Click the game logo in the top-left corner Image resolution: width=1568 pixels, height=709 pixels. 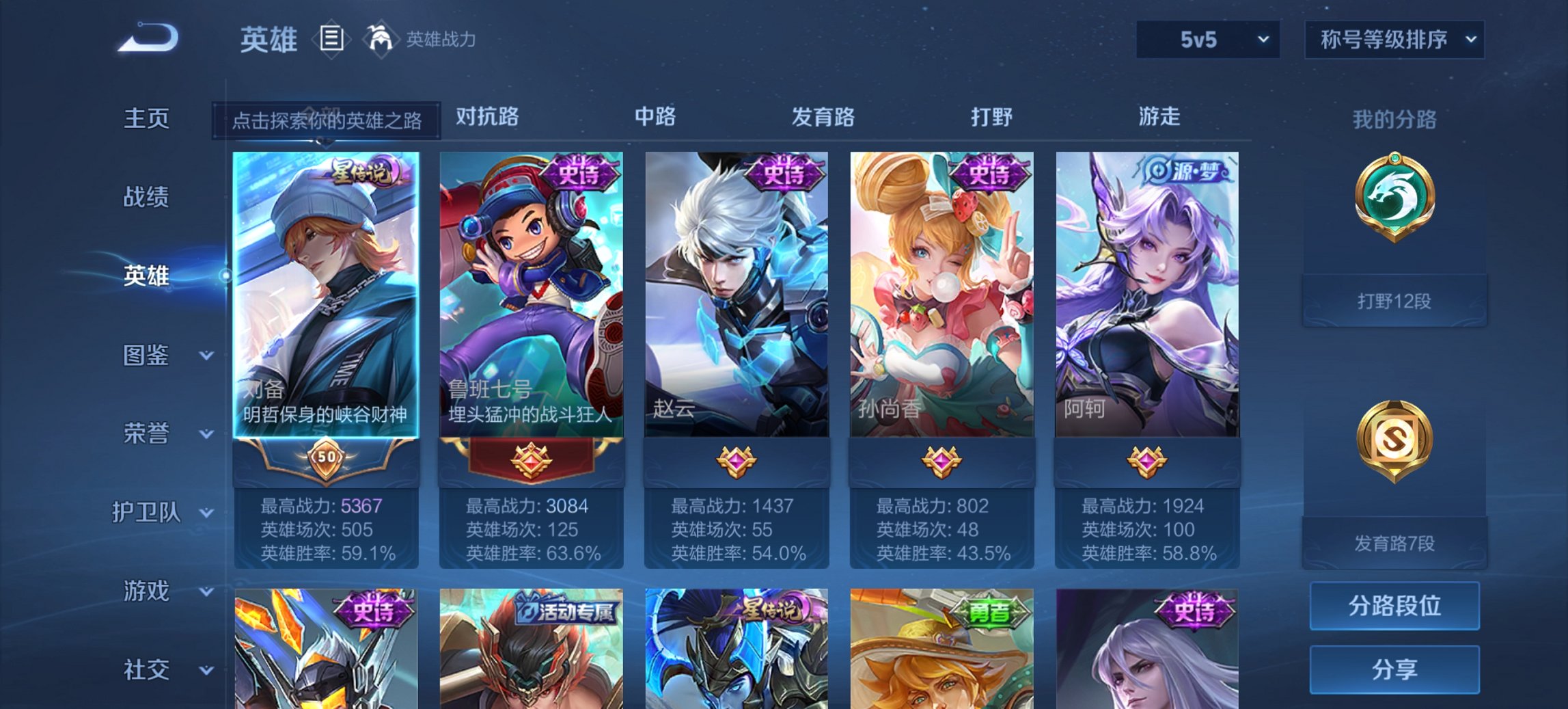[147, 38]
